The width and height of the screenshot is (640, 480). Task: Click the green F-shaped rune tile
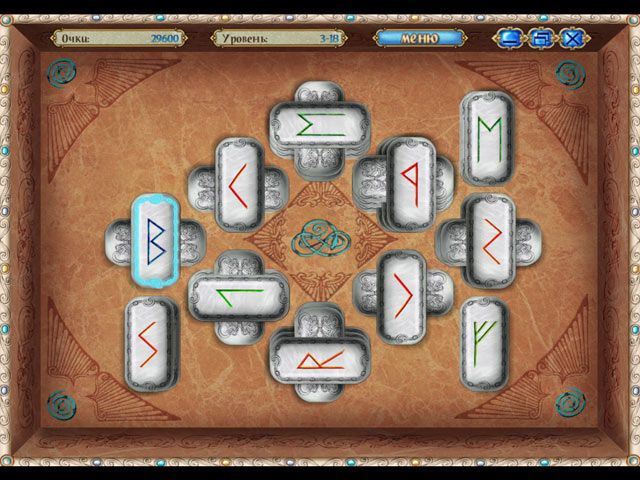[x=485, y=342]
